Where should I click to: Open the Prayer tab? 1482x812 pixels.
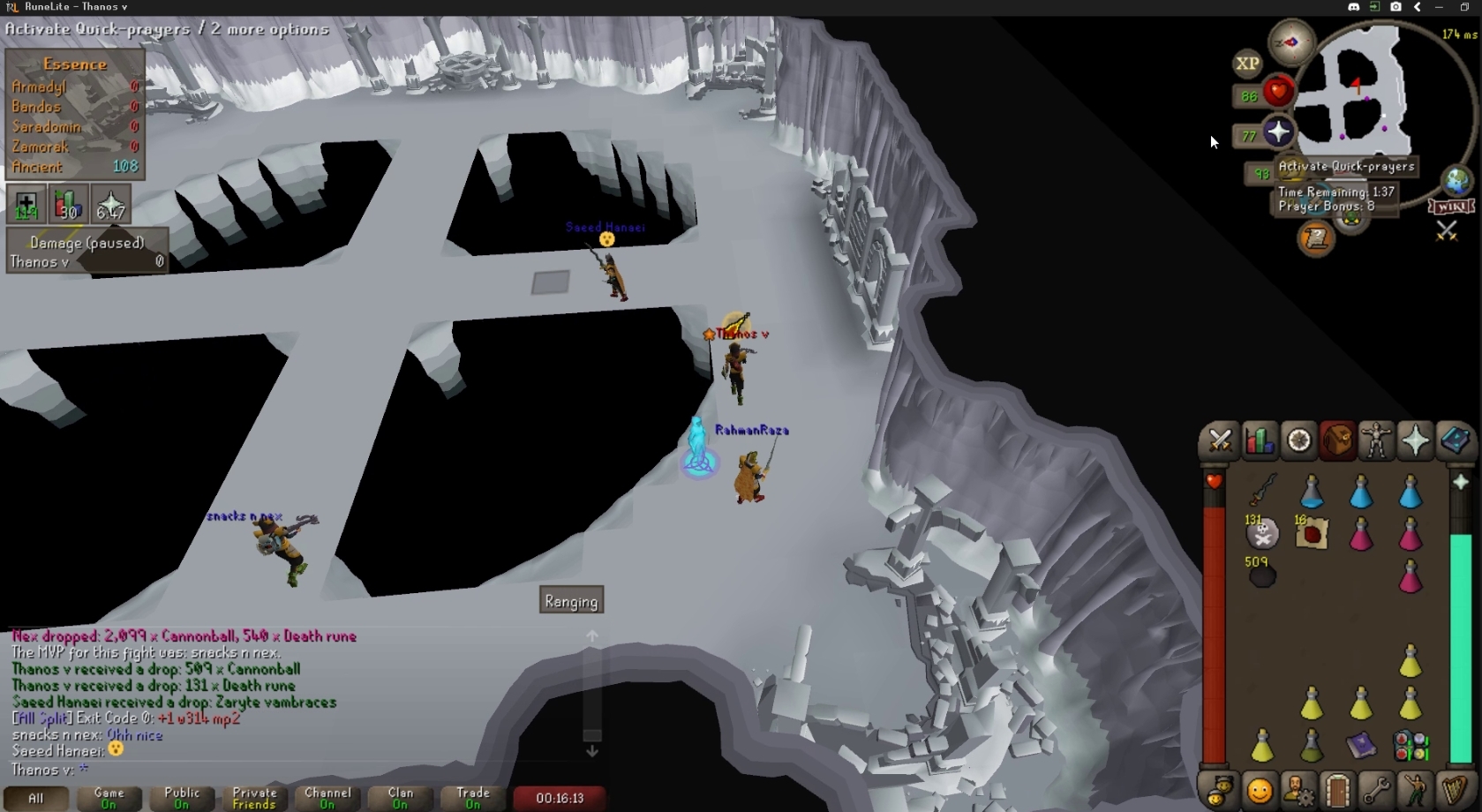[1415, 440]
